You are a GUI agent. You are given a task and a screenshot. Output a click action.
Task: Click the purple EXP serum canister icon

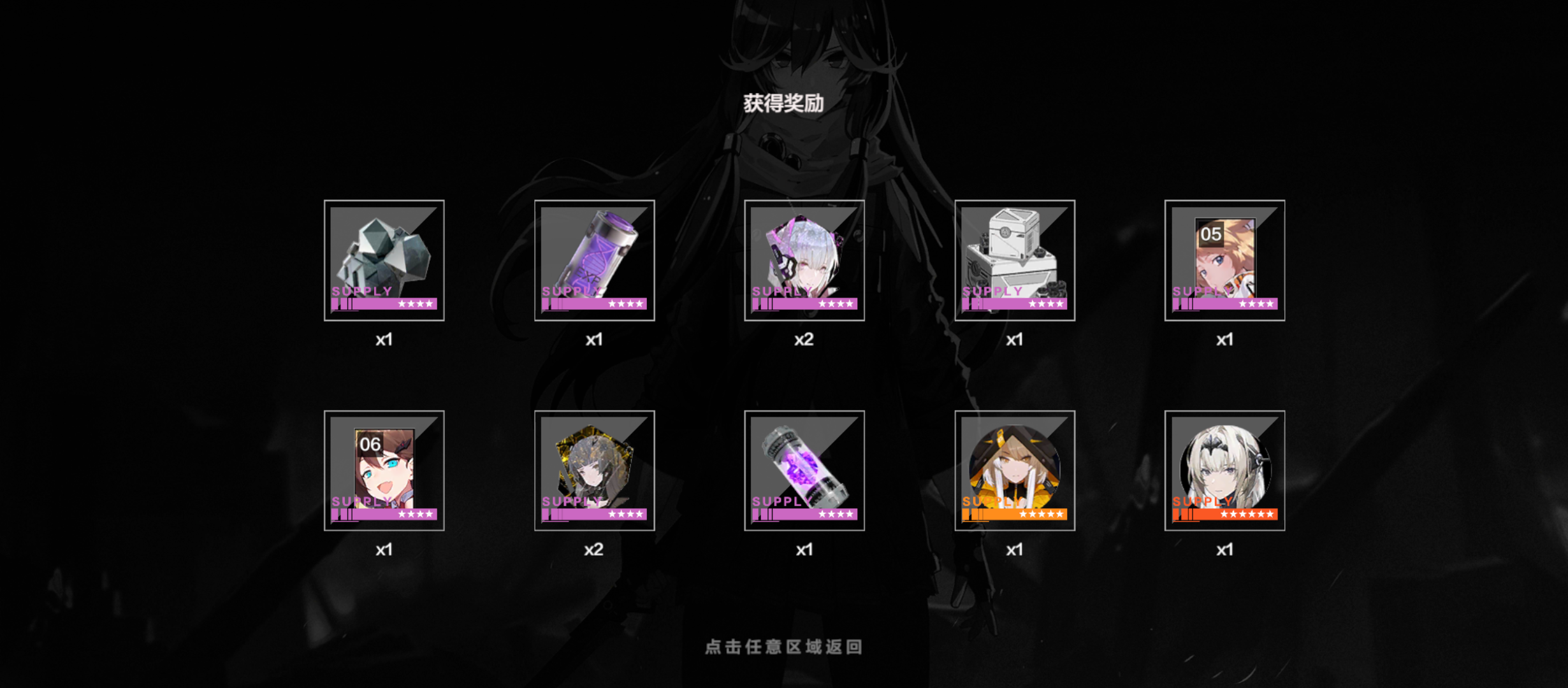coord(595,261)
